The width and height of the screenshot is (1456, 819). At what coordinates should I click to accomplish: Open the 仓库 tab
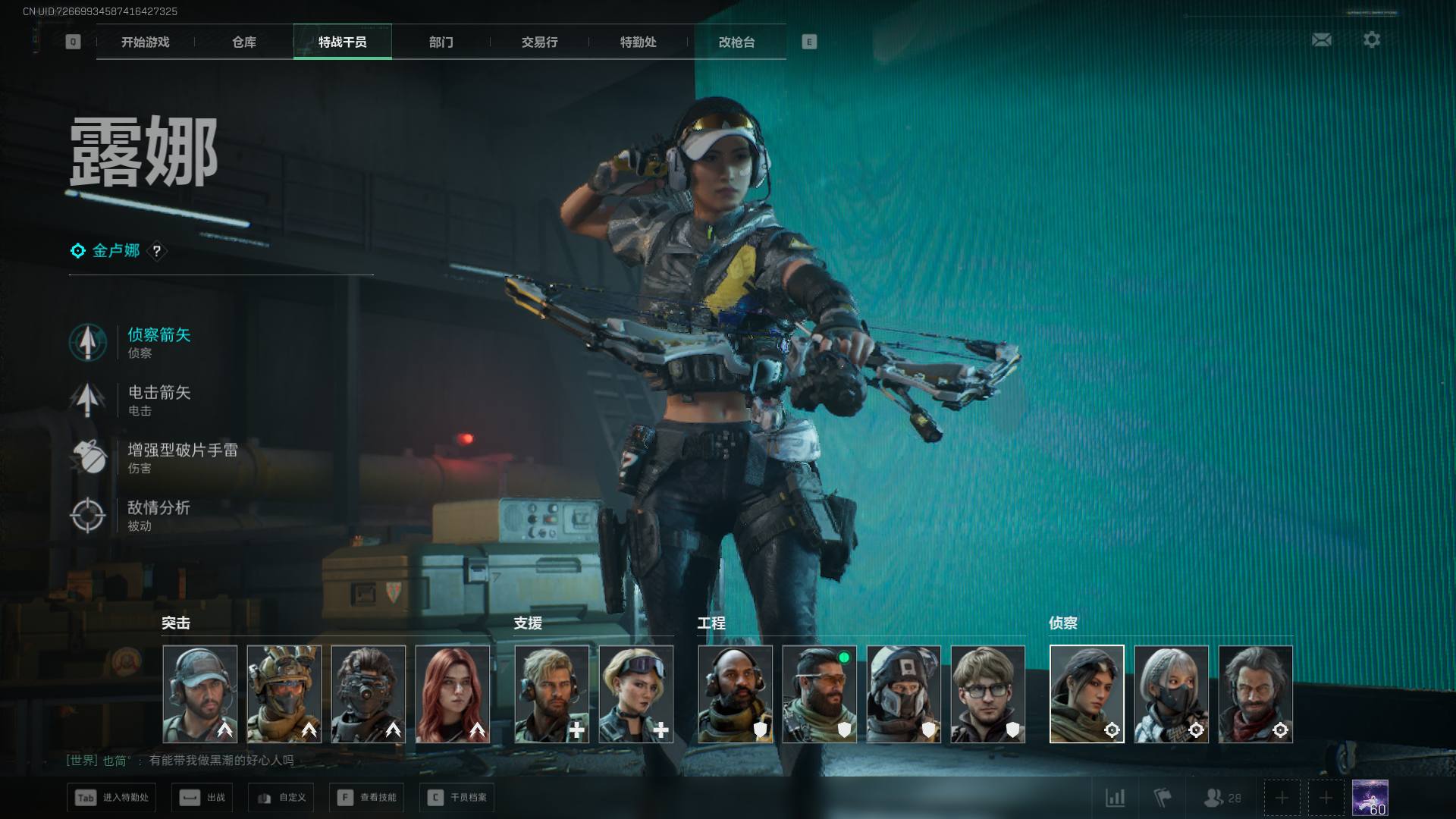click(x=243, y=42)
